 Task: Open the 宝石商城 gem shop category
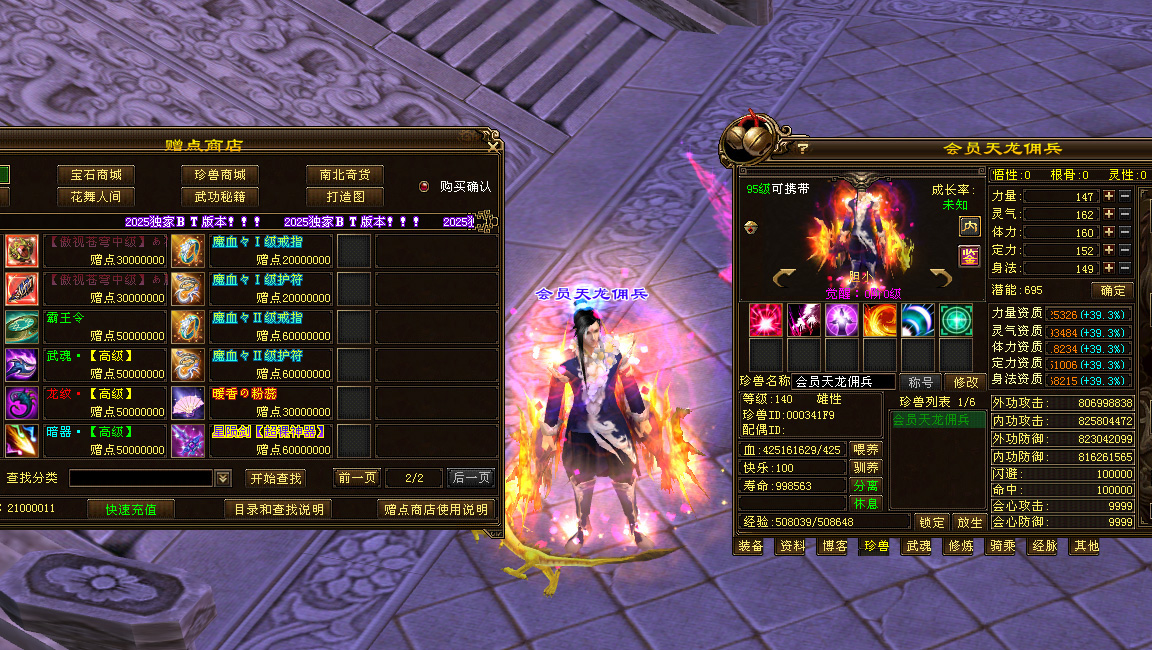click(95, 175)
